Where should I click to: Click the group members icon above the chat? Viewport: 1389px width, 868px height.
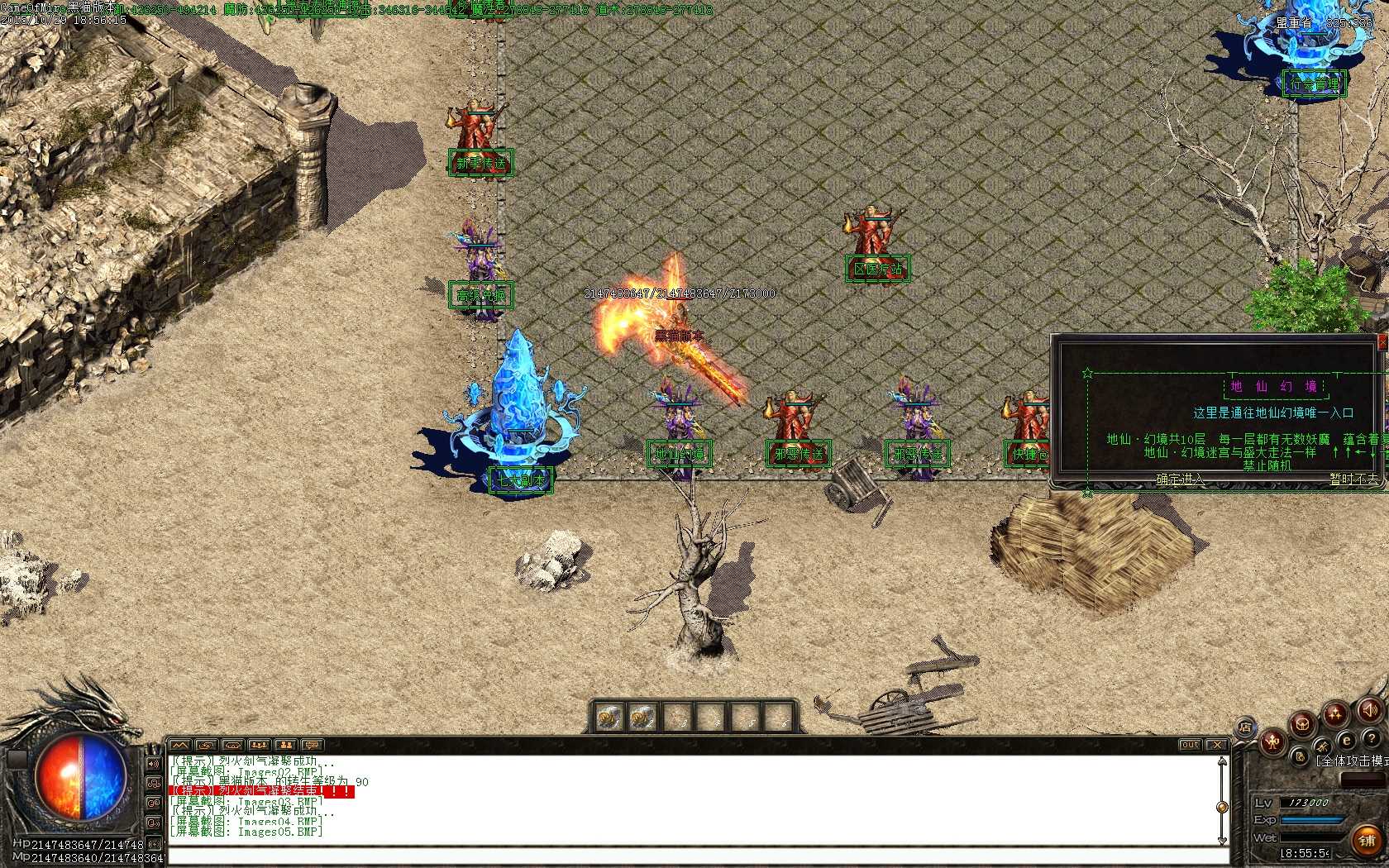260,745
